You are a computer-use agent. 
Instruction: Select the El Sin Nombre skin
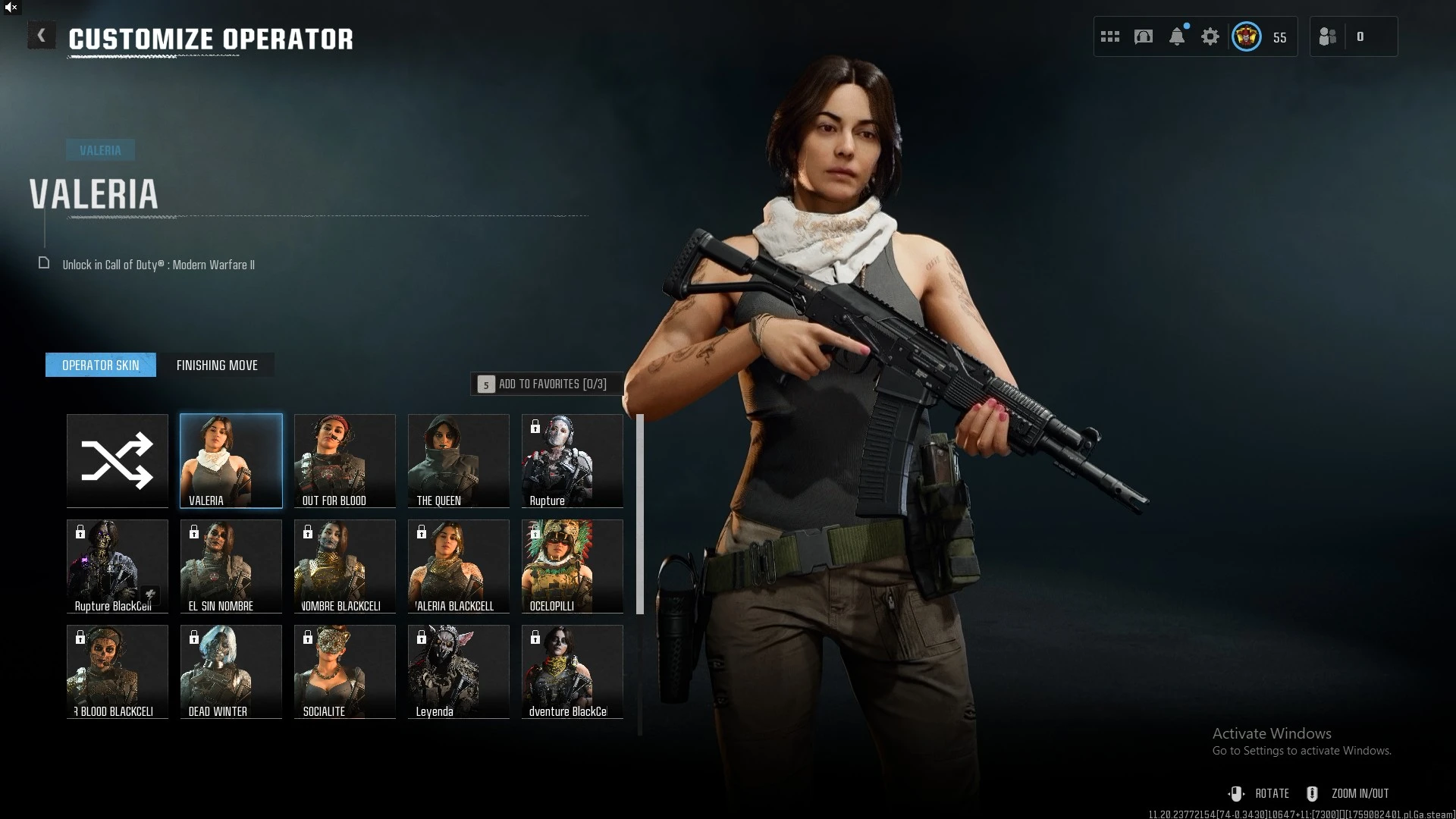pos(231,566)
